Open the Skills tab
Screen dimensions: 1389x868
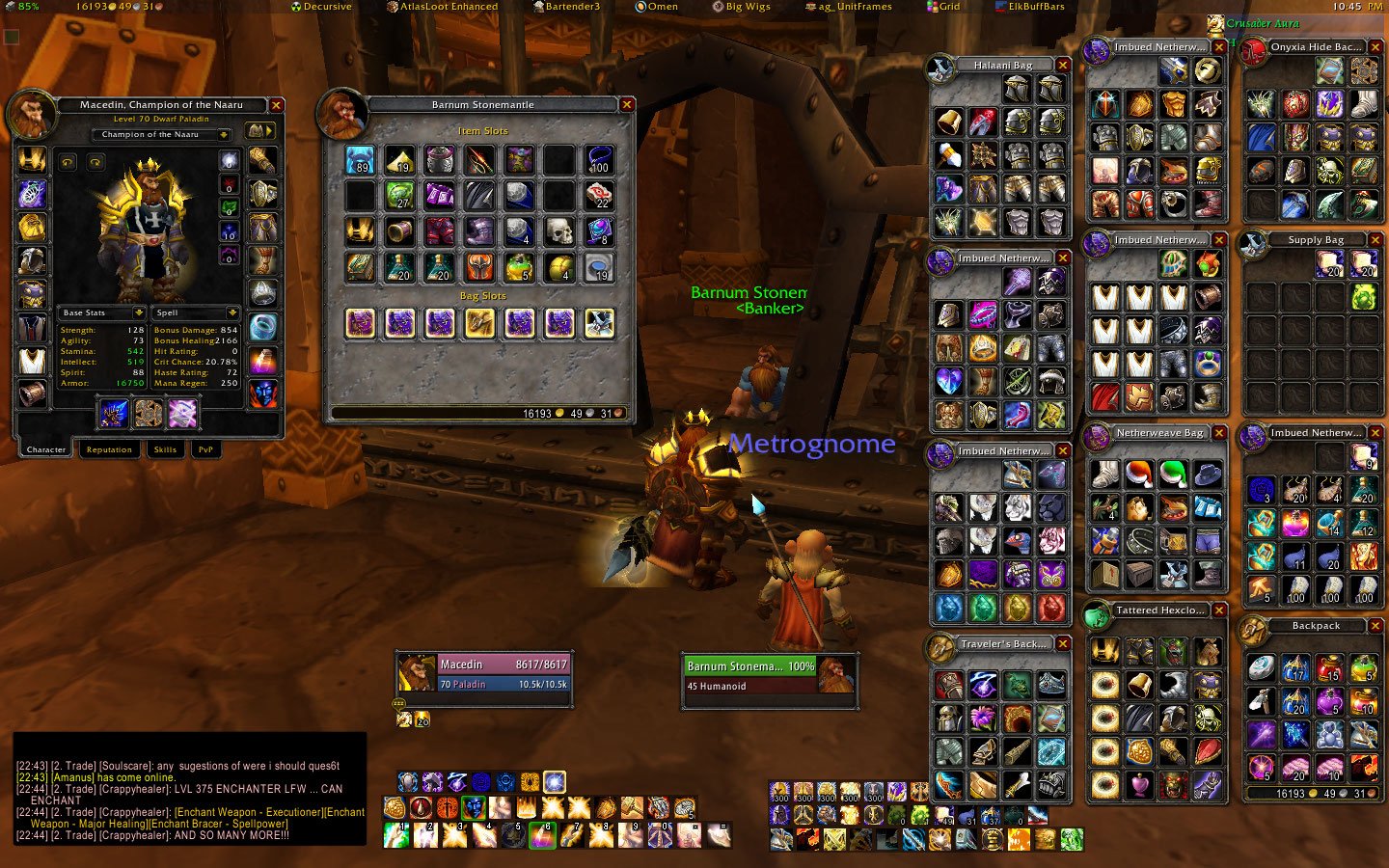[x=165, y=449]
